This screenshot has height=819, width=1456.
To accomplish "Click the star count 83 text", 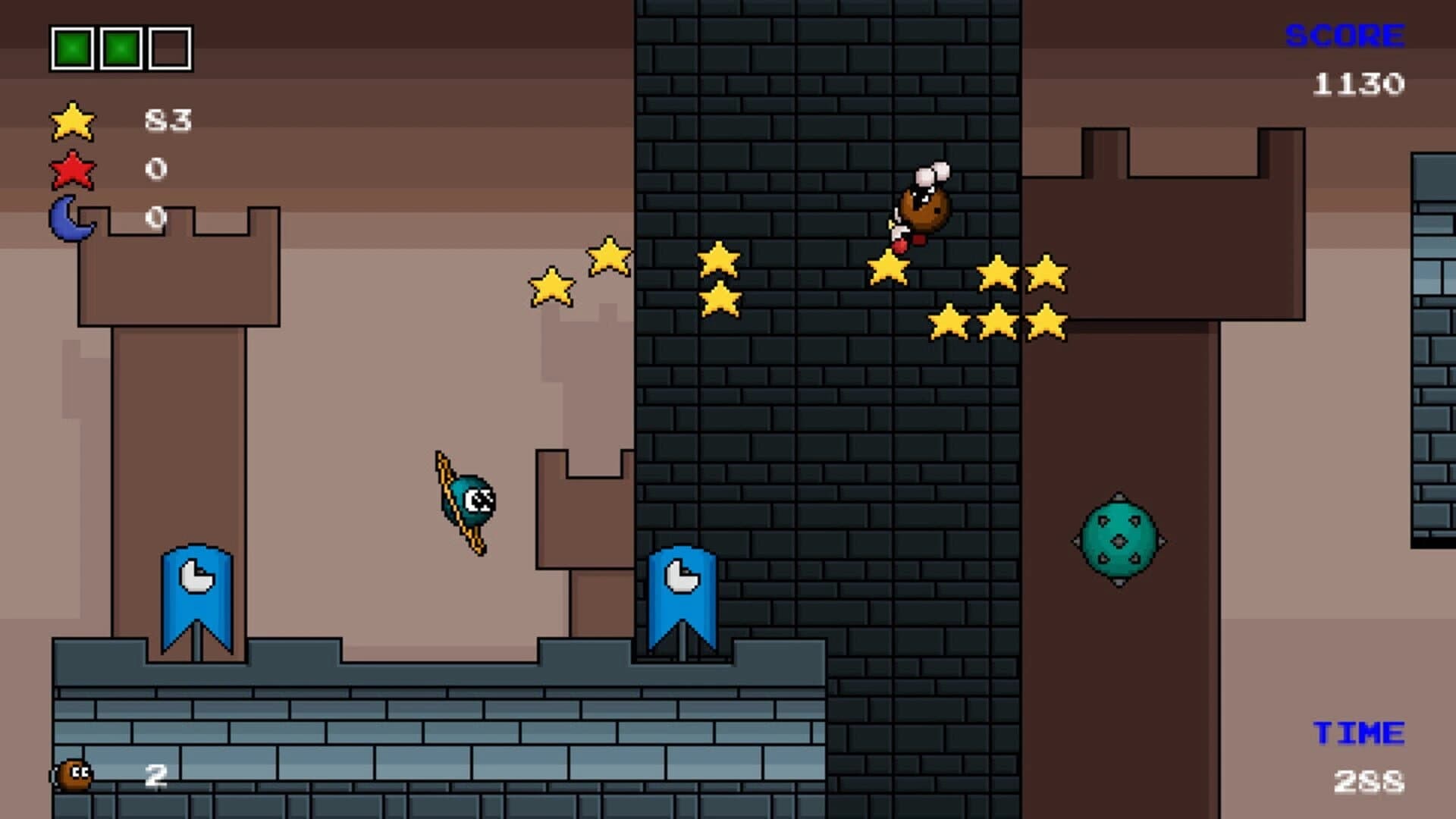I will pos(168,120).
